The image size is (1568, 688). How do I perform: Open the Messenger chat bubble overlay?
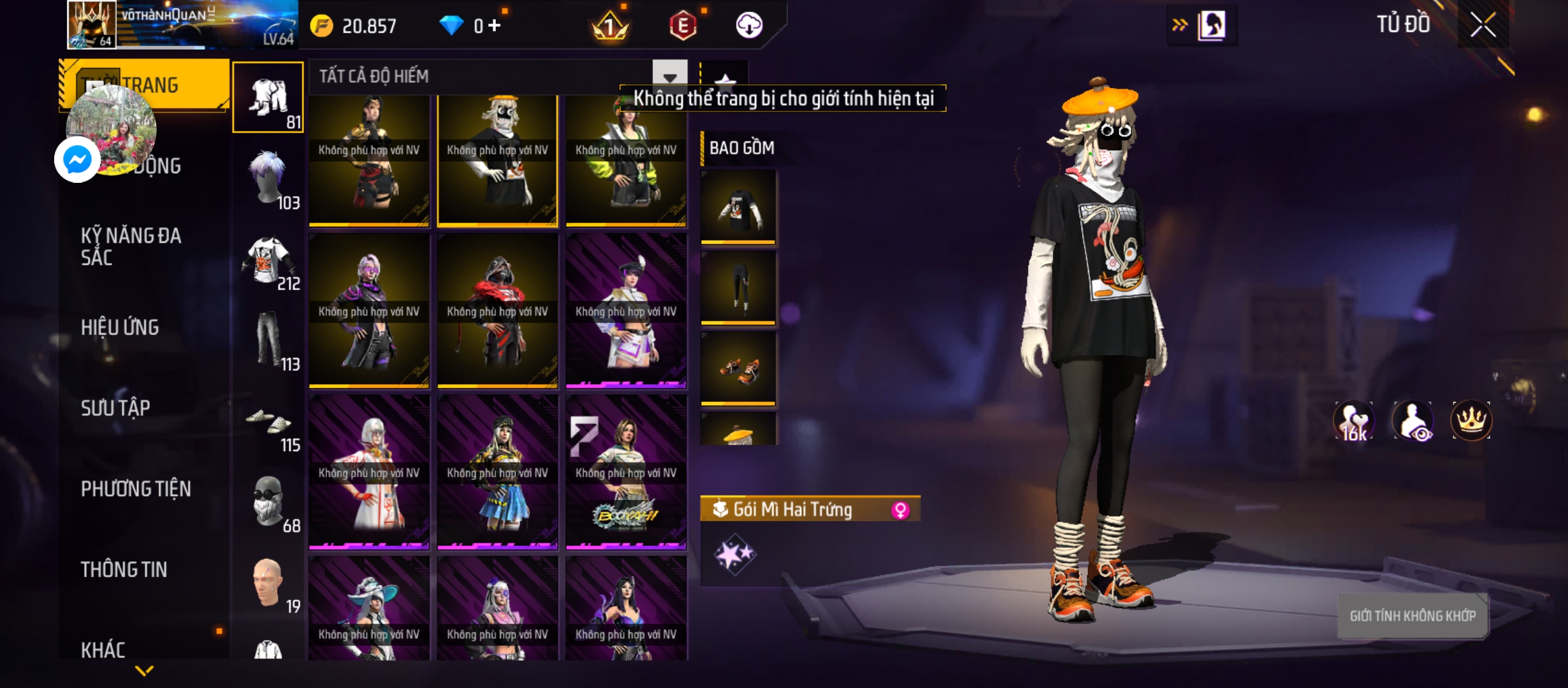click(x=77, y=159)
